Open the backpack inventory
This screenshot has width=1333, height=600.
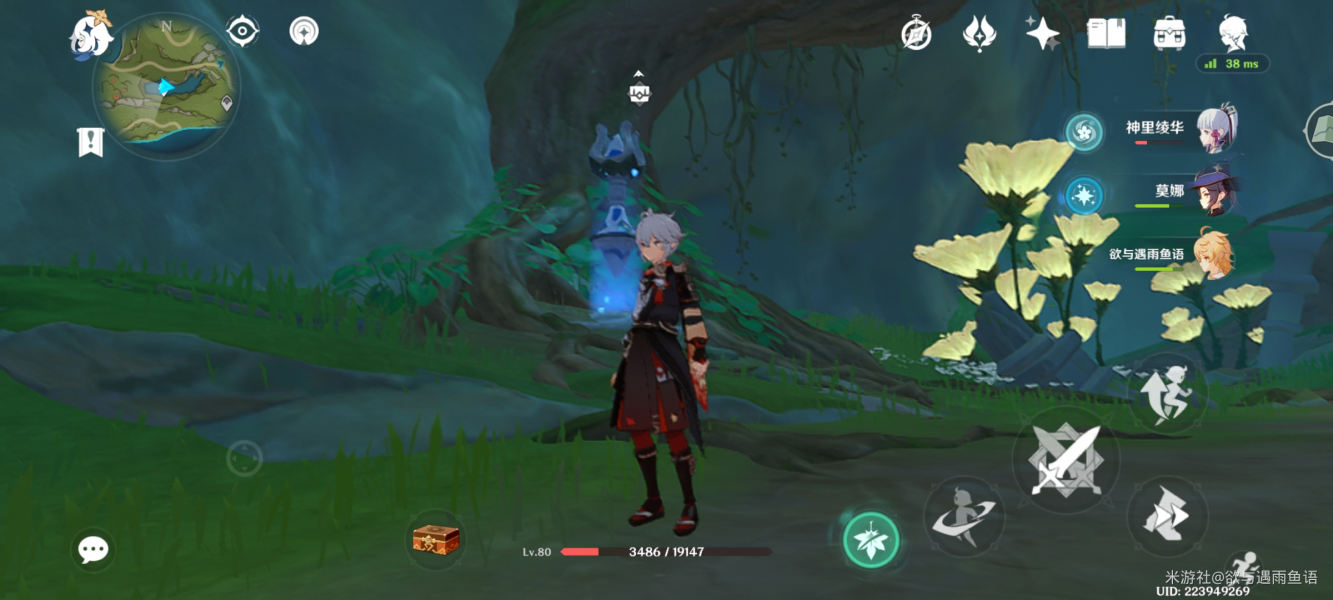coord(1169,34)
